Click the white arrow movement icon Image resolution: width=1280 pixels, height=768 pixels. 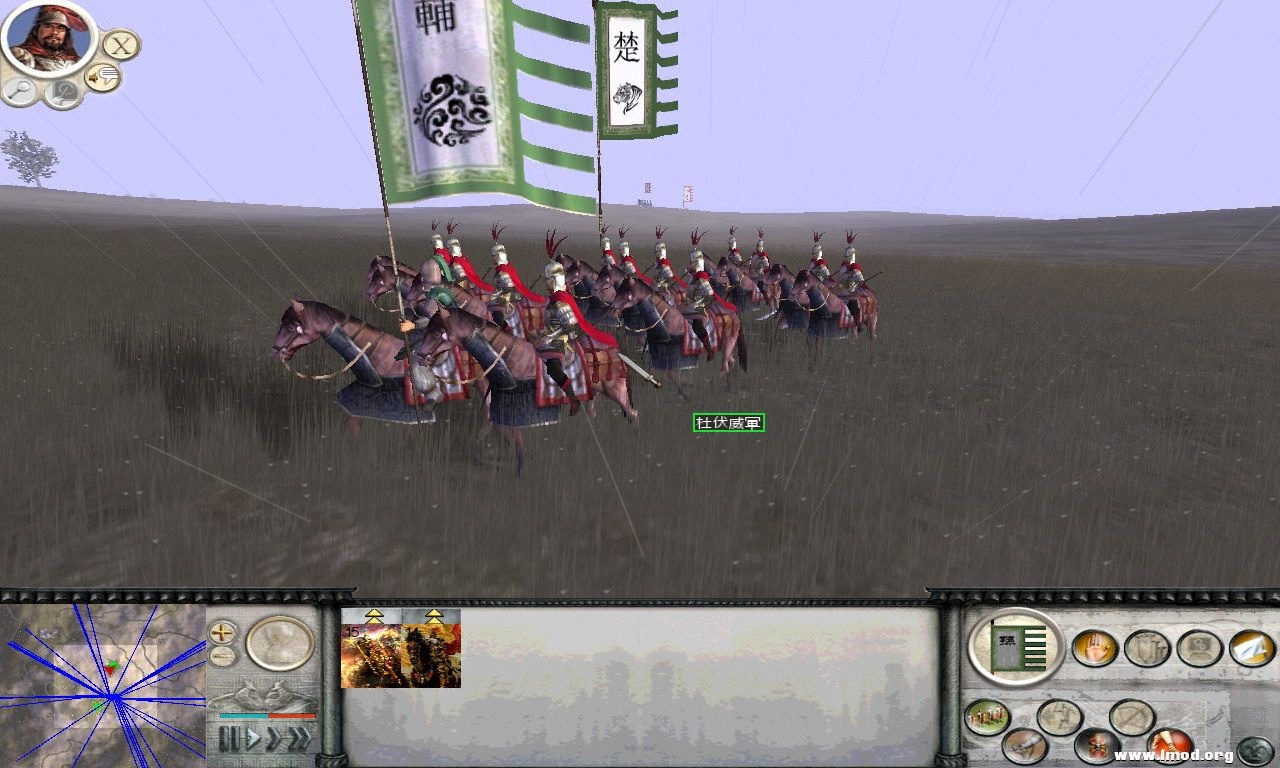[x=1249, y=648]
